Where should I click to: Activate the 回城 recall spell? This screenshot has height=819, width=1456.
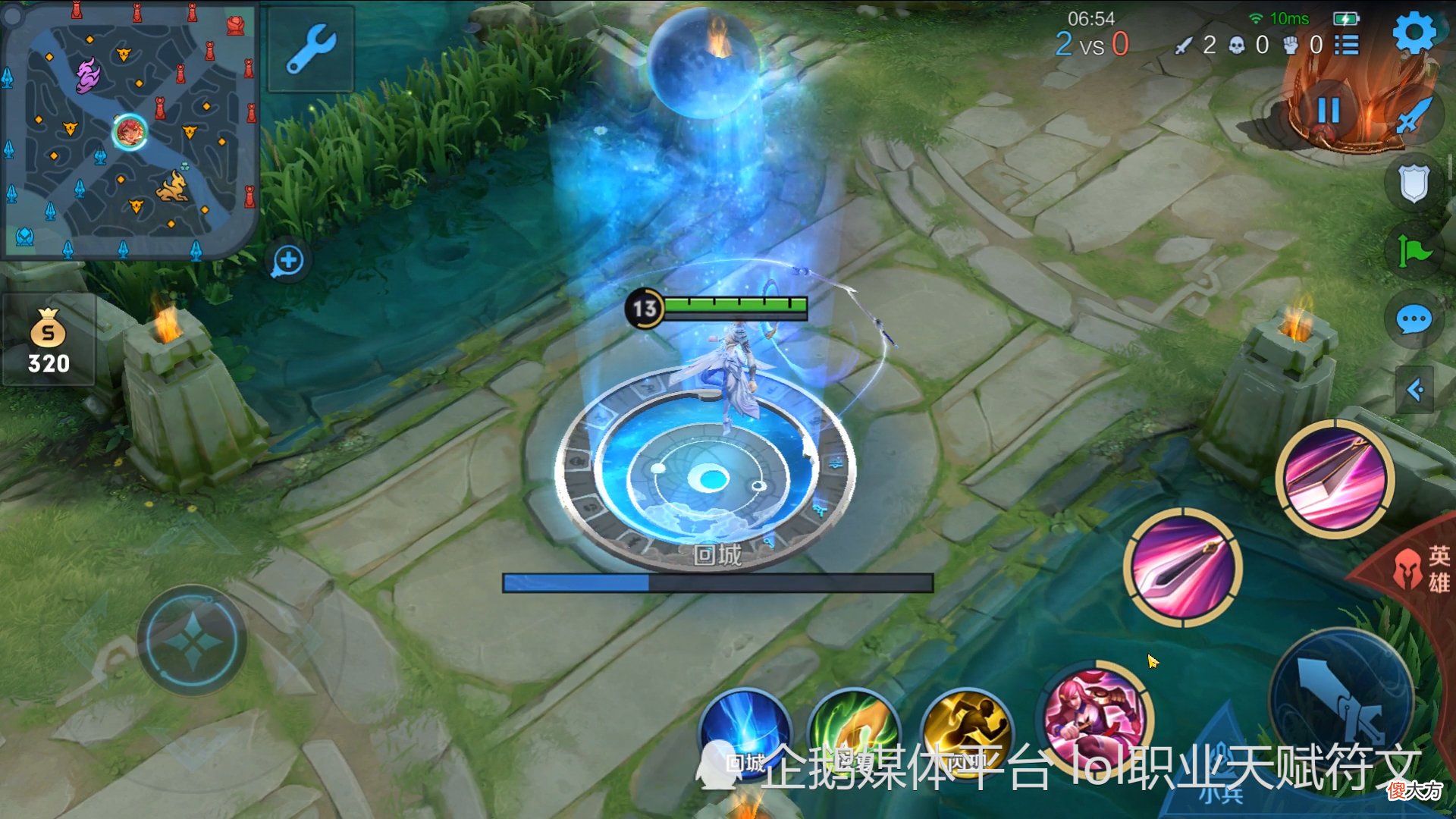click(x=745, y=732)
